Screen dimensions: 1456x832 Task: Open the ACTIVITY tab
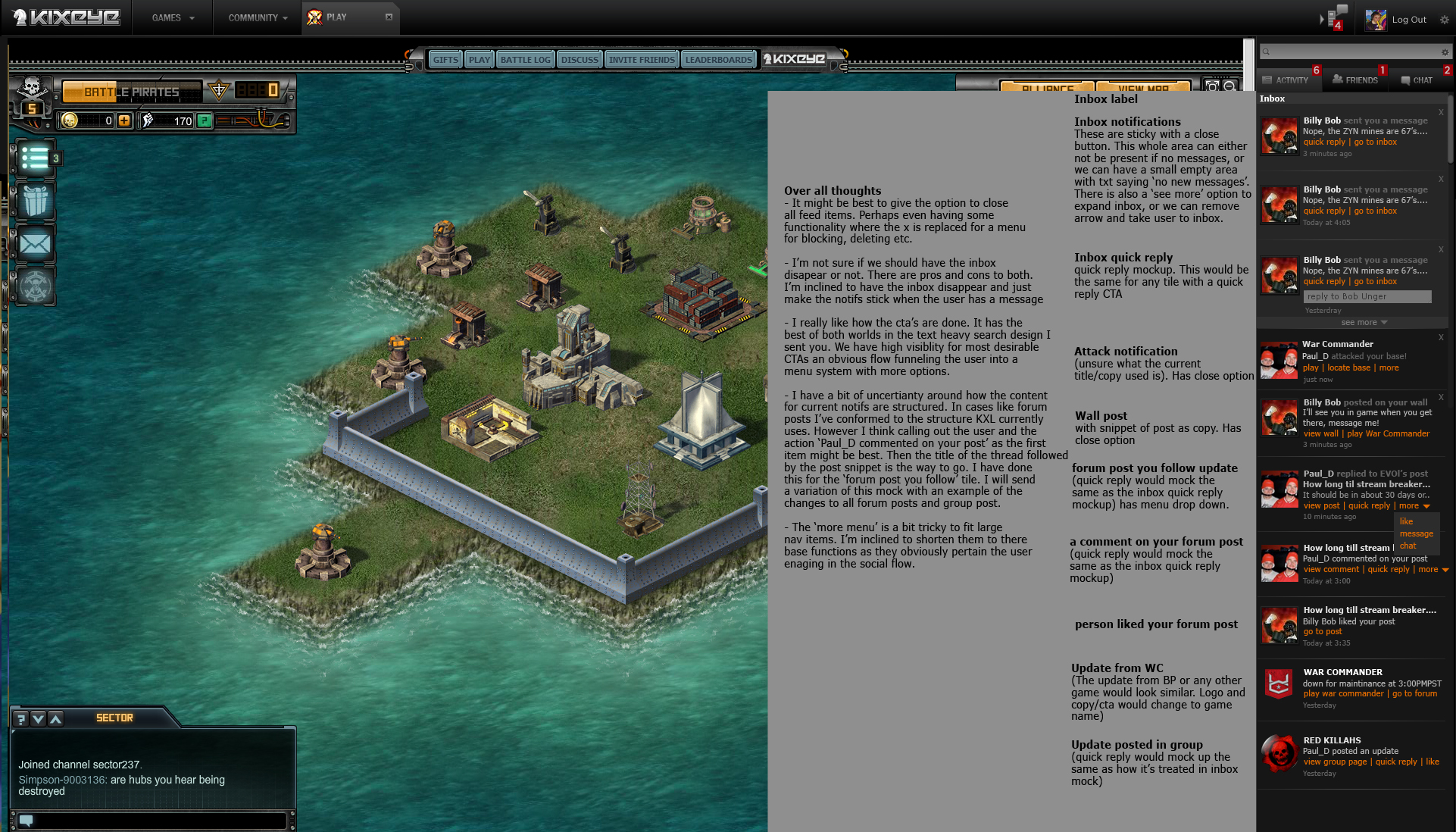[x=1286, y=80]
